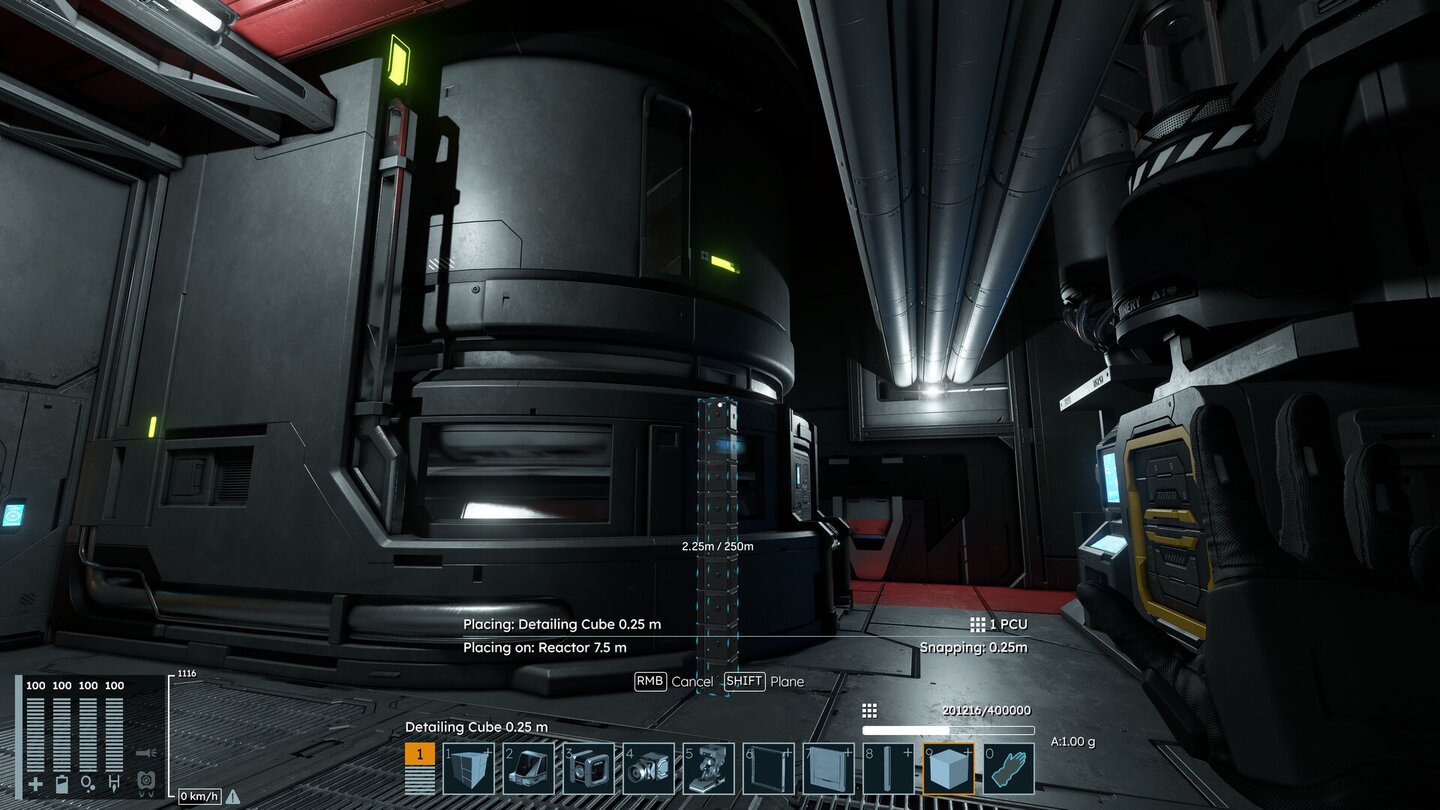This screenshot has width=1440, height=810.
Task: Toggle the helmet camera icon in suit panel
Action: pyautogui.click(x=146, y=780)
